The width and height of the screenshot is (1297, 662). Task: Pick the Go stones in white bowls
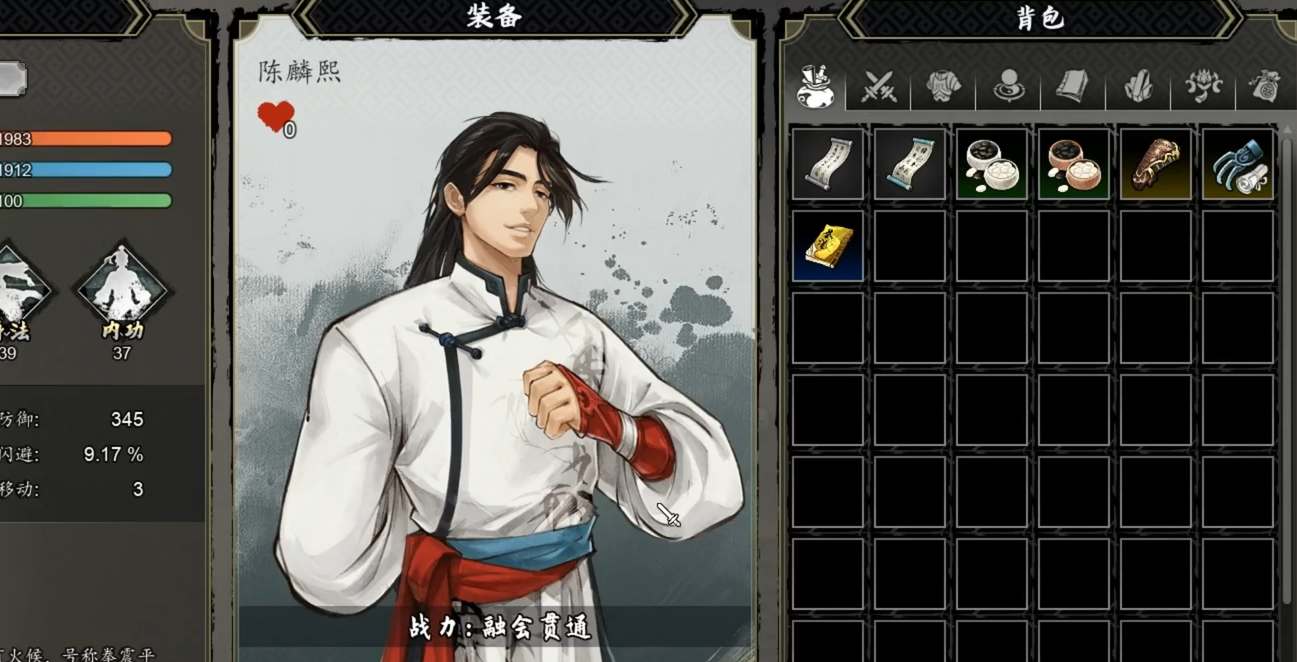click(992, 164)
